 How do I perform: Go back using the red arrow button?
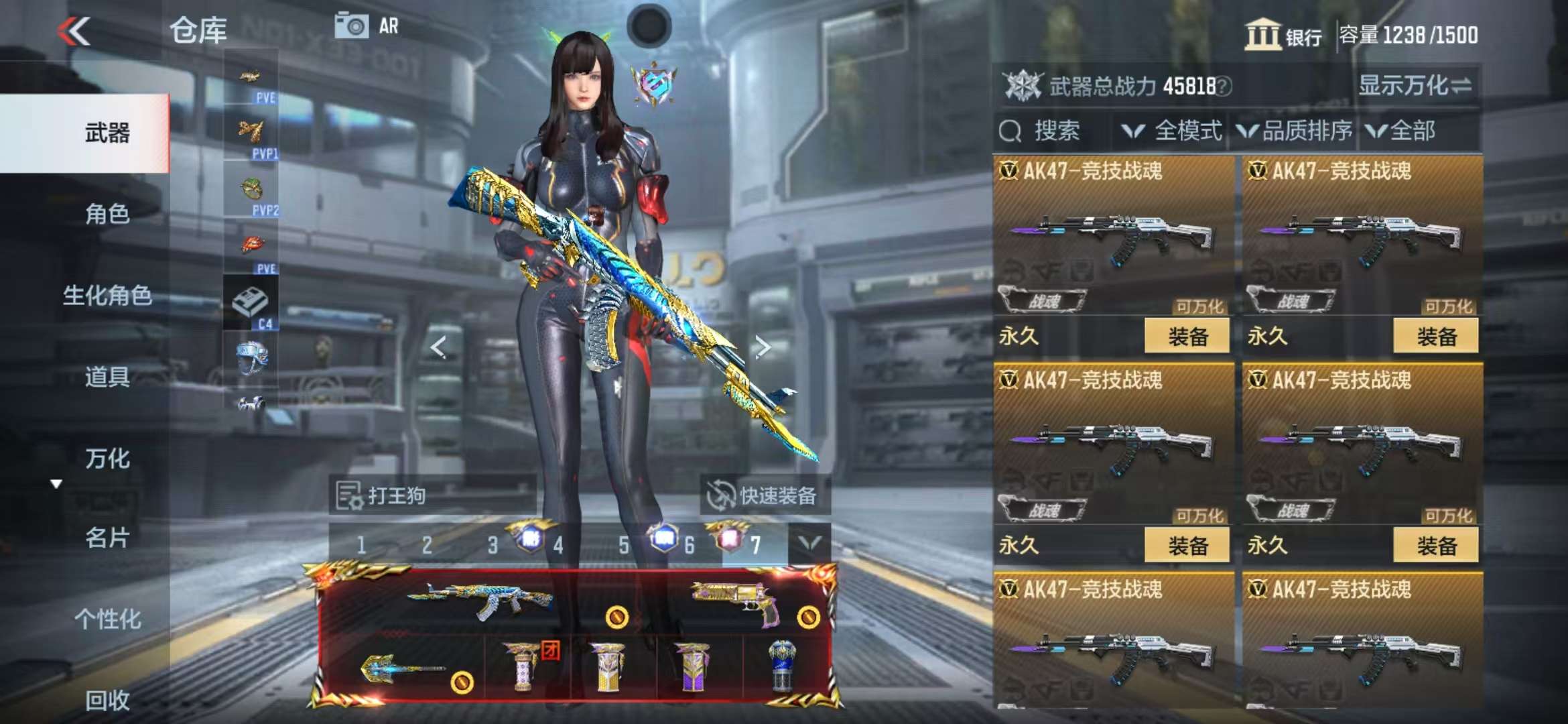pos(74,31)
